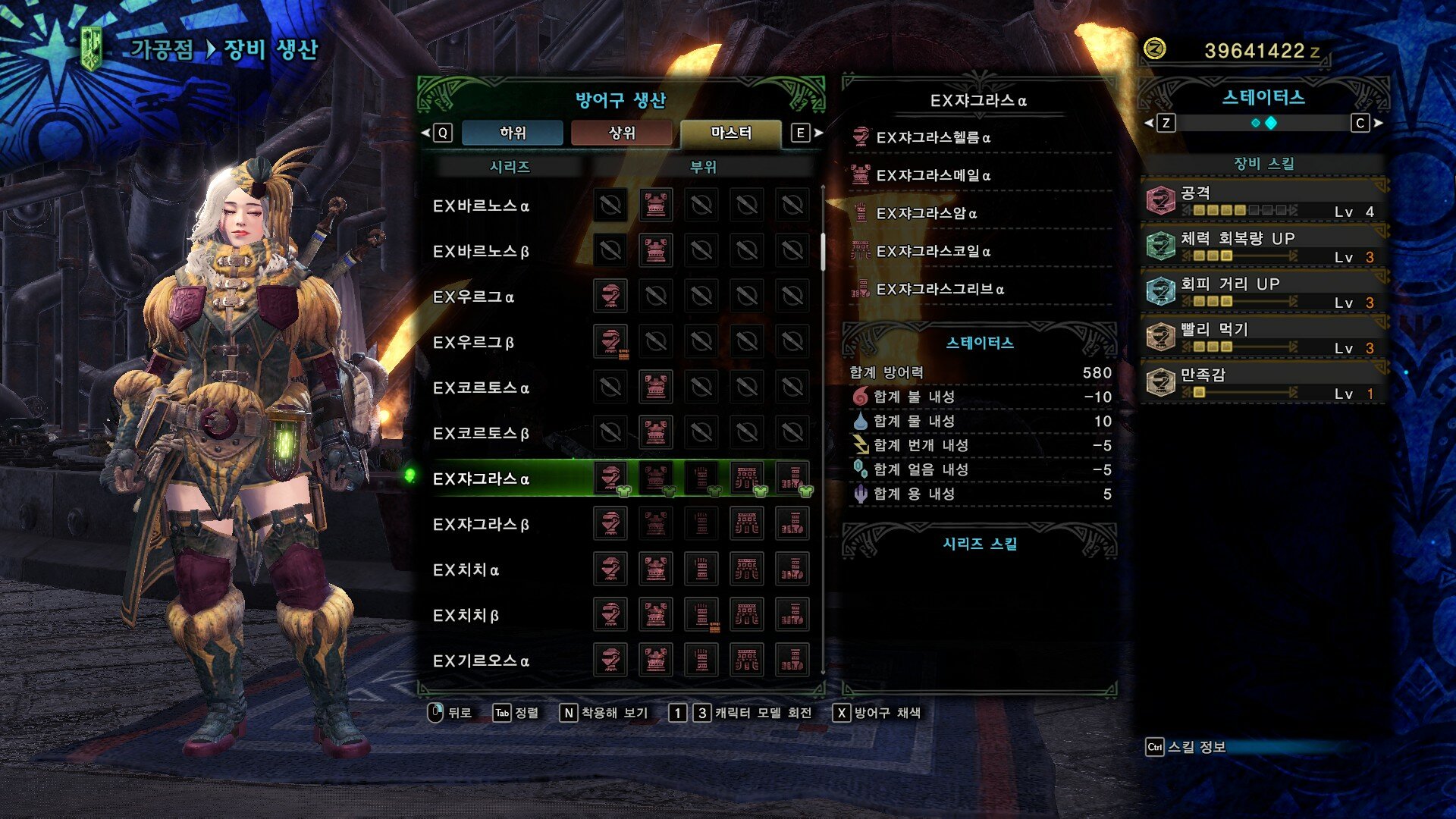Select the highlighted EX쟈그라스α series row
This screenshot has height=819, width=1456.
[481, 479]
